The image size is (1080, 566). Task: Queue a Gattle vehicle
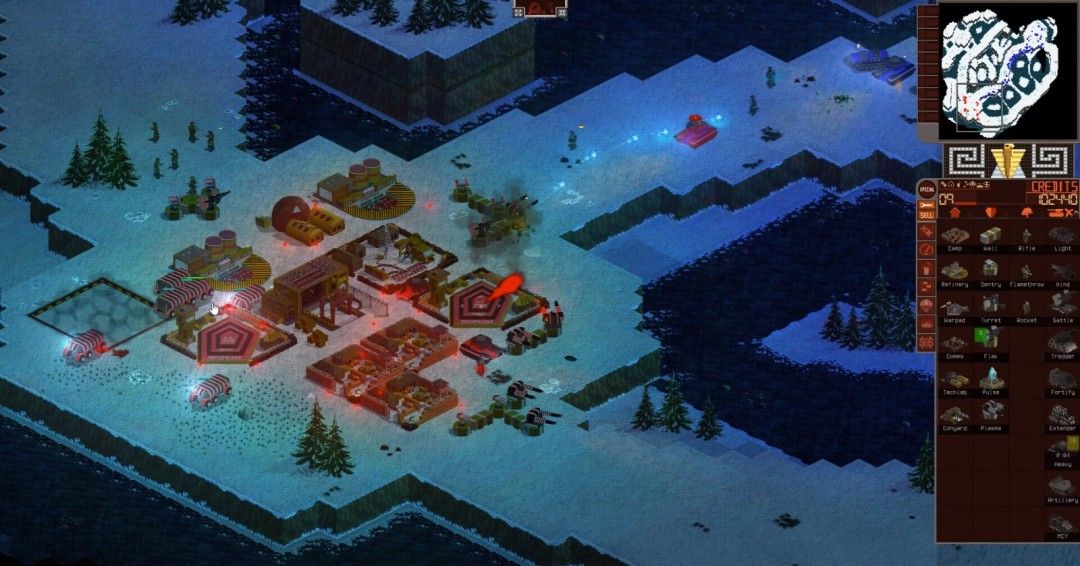1062,308
